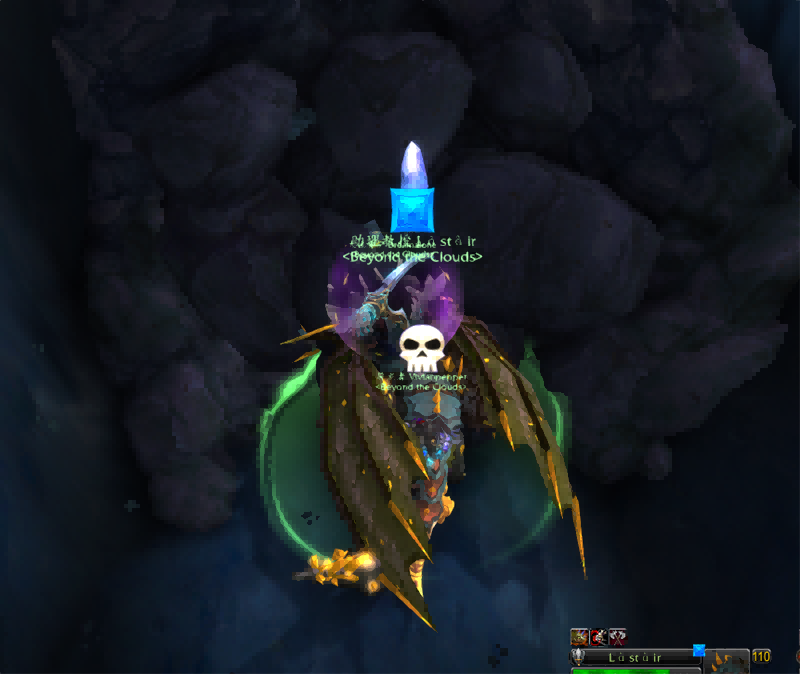Click the red skull and sword buff icon
Viewport: 800px width, 674px height.
coord(598,636)
